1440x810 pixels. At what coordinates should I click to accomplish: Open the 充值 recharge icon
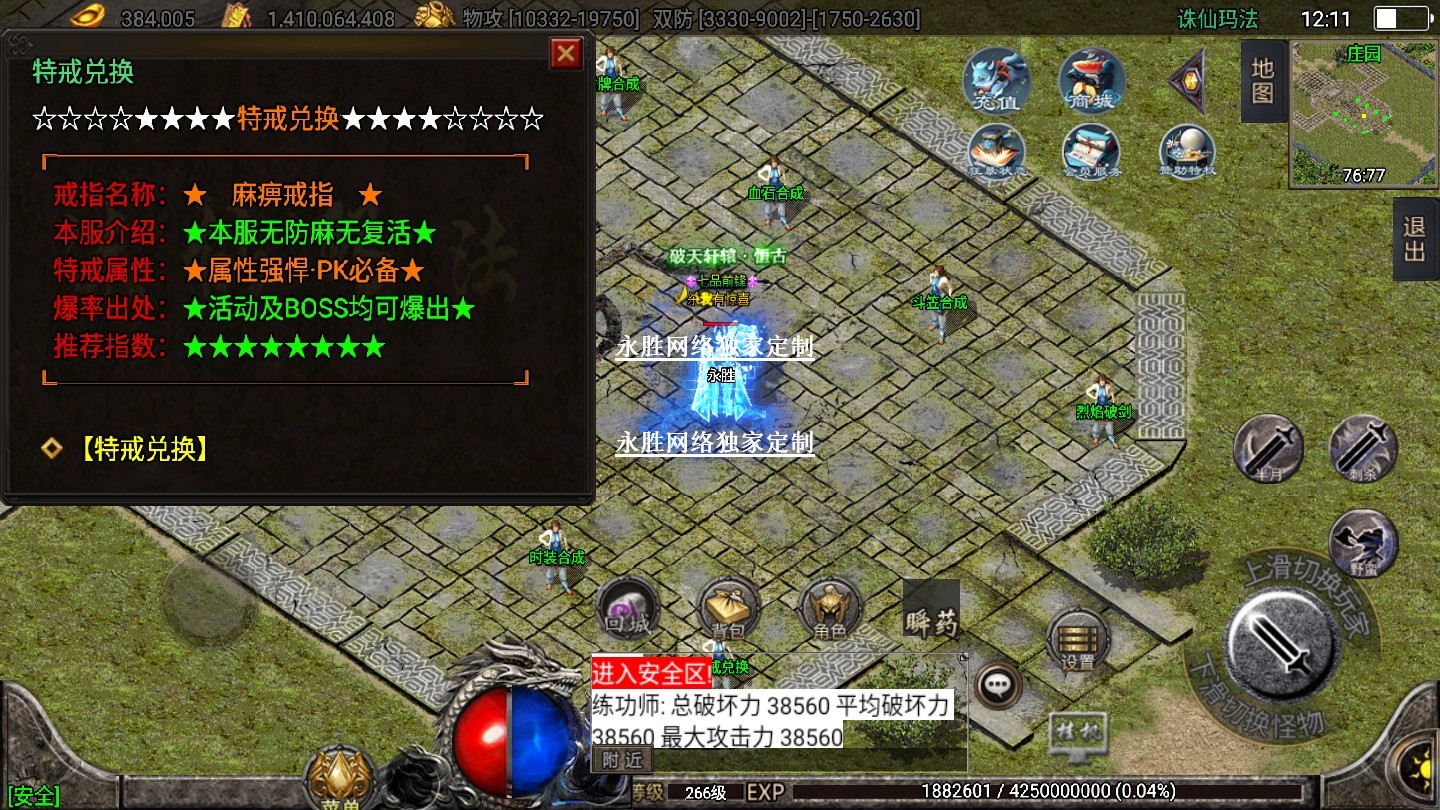click(997, 80)
